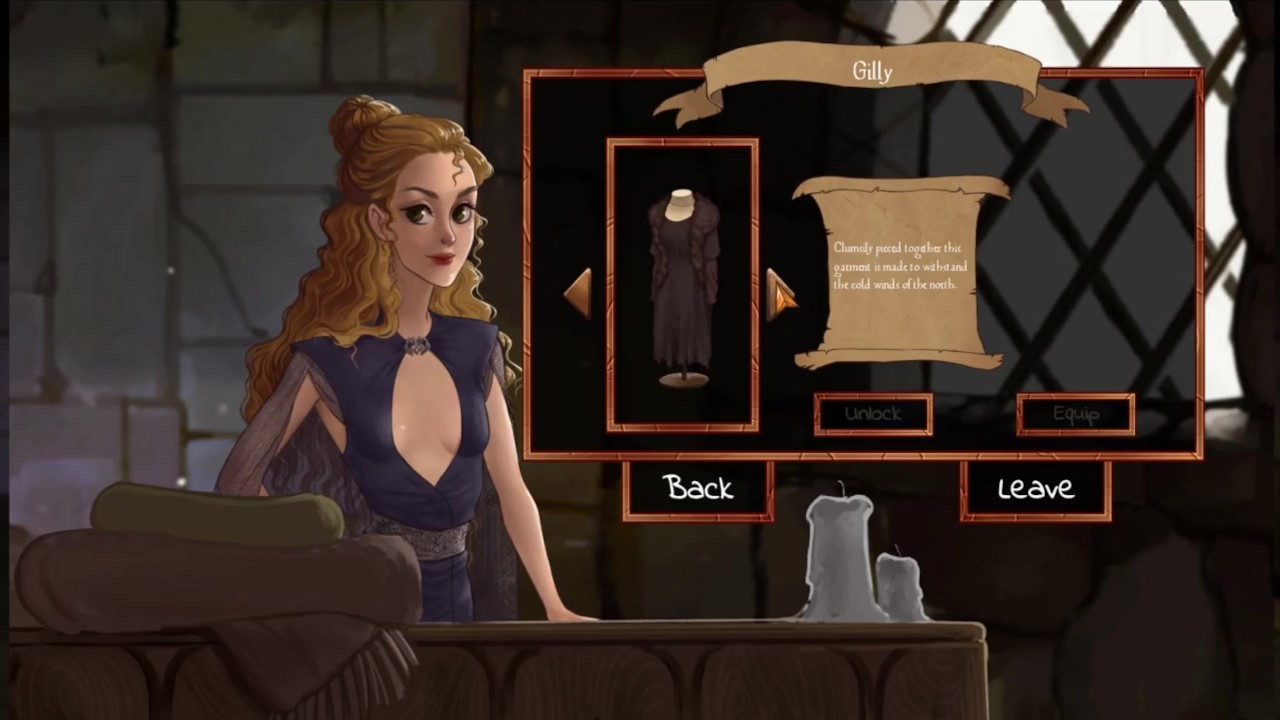This screenshot has height=720, width=1280.
Task: Leave the outfit shop
Action: click(x=1035, y=489)
